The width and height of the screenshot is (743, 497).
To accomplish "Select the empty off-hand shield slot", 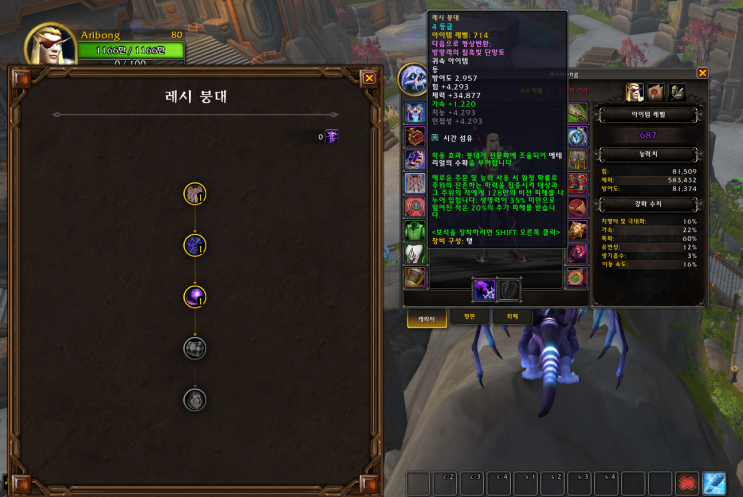I will tap(509, 290).
